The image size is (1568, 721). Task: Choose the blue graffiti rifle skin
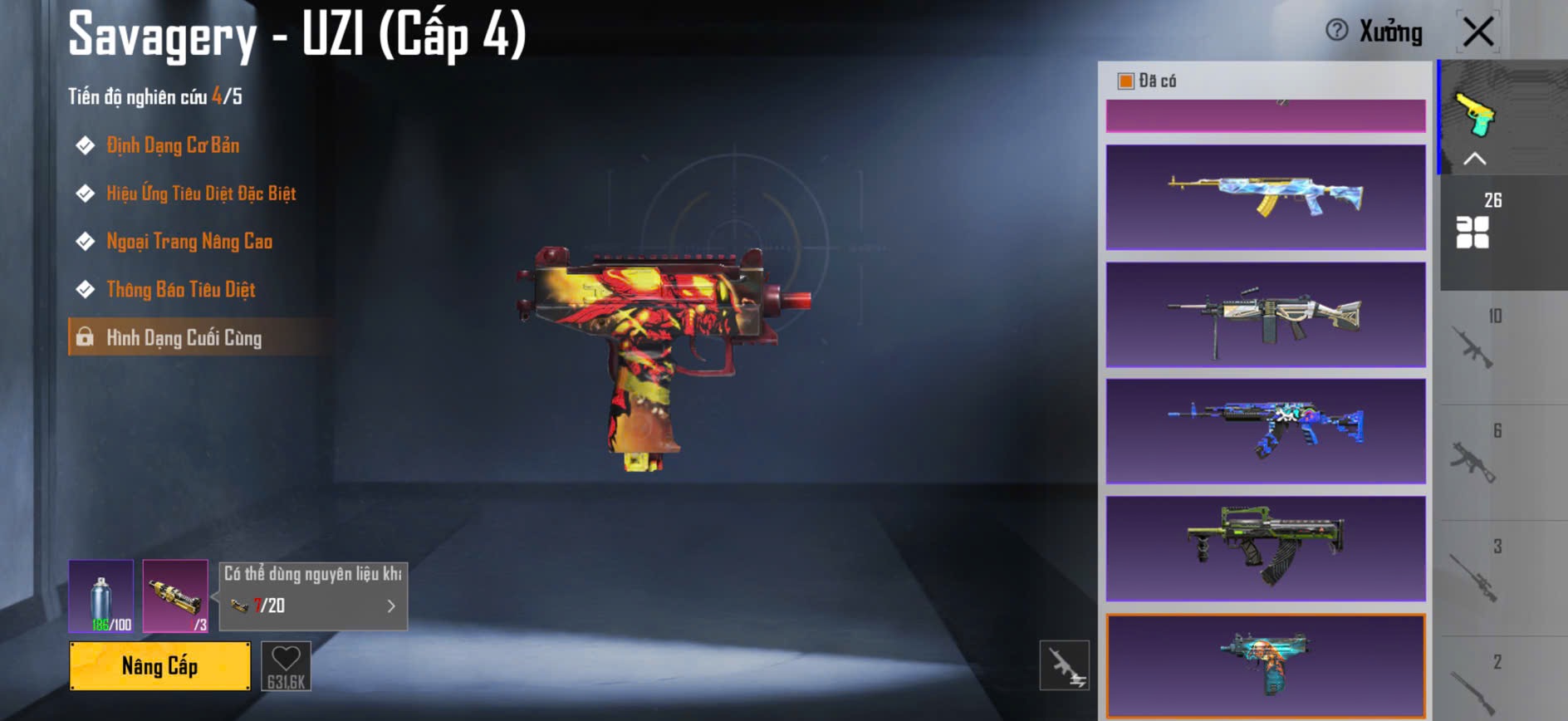(x=1266, y=431)
